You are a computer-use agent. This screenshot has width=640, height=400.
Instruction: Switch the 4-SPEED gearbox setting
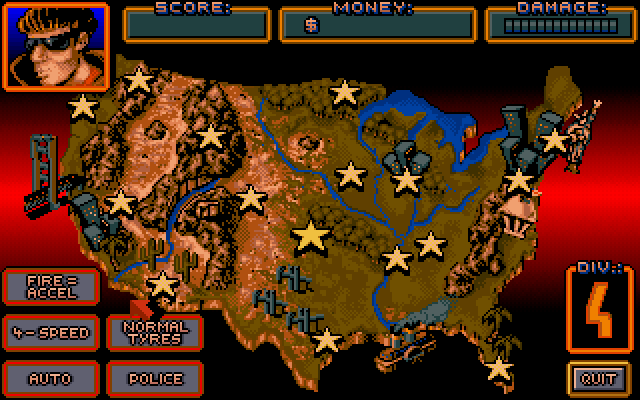50,332
